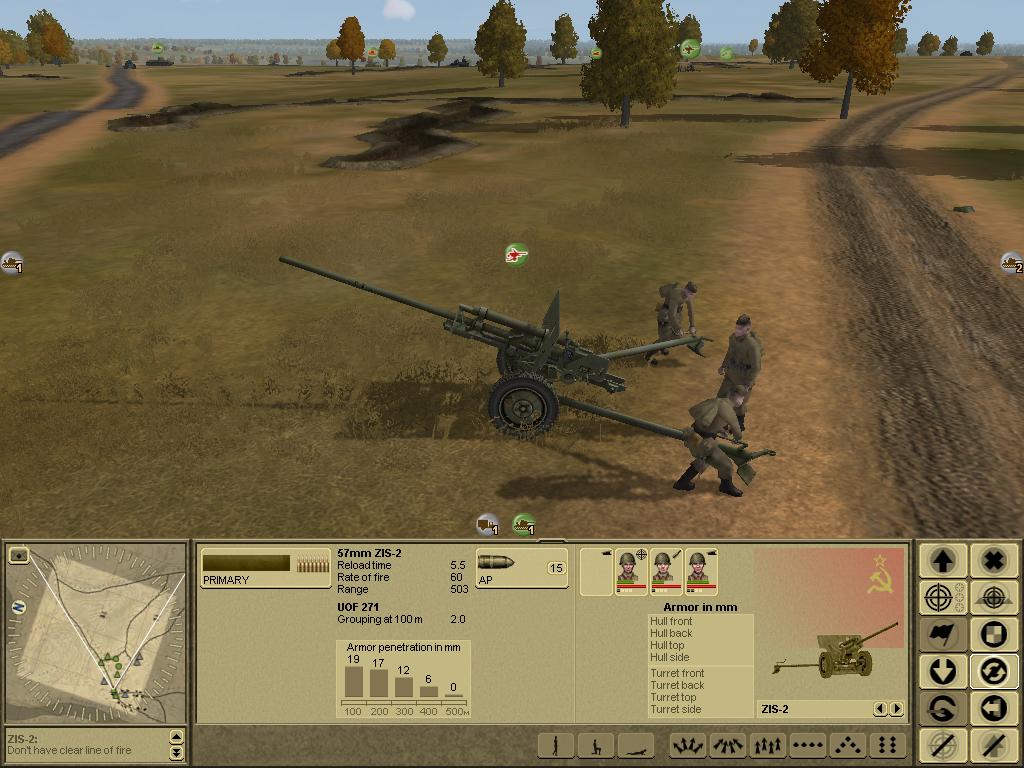Image resolution: width=1024 pixels, height=768 pixels.
Task: Toggle the minimap corner mode button
Action: [18, 555]
